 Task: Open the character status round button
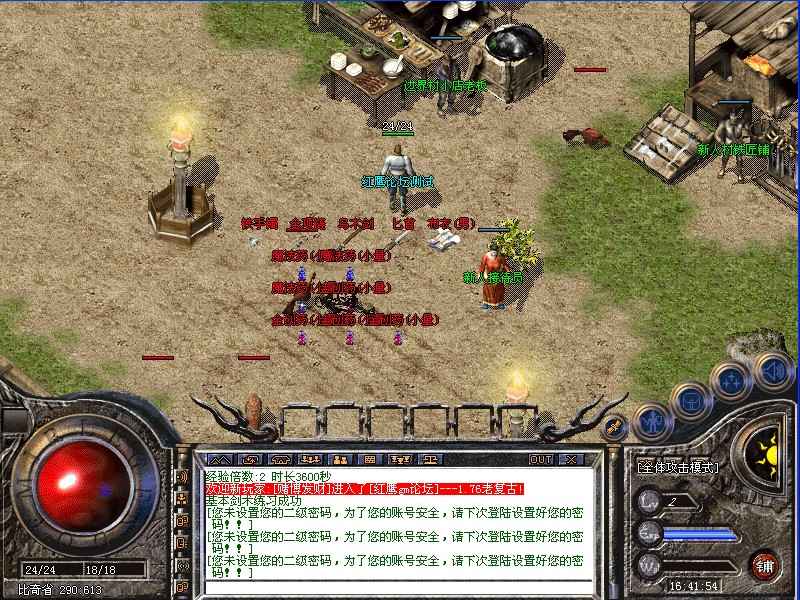(x=652, y=421)
